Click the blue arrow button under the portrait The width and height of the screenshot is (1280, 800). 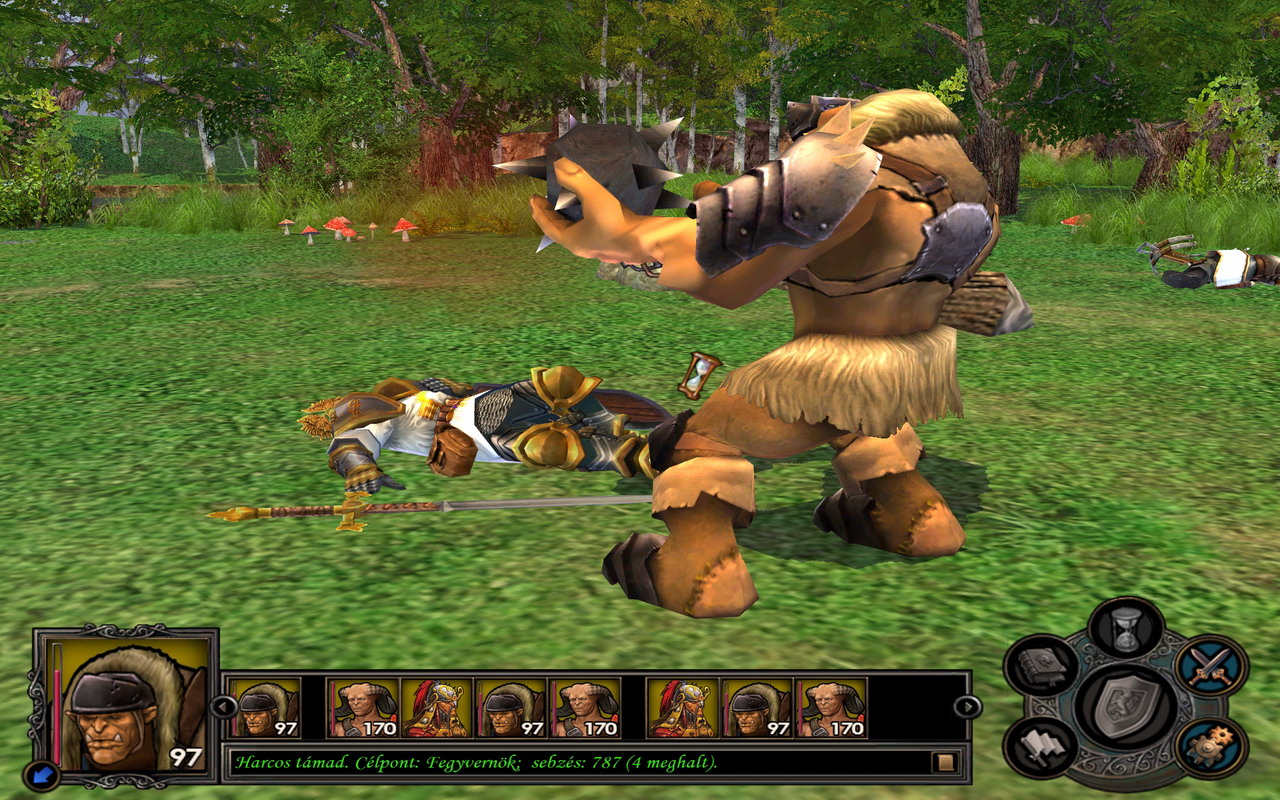(43, 774)
